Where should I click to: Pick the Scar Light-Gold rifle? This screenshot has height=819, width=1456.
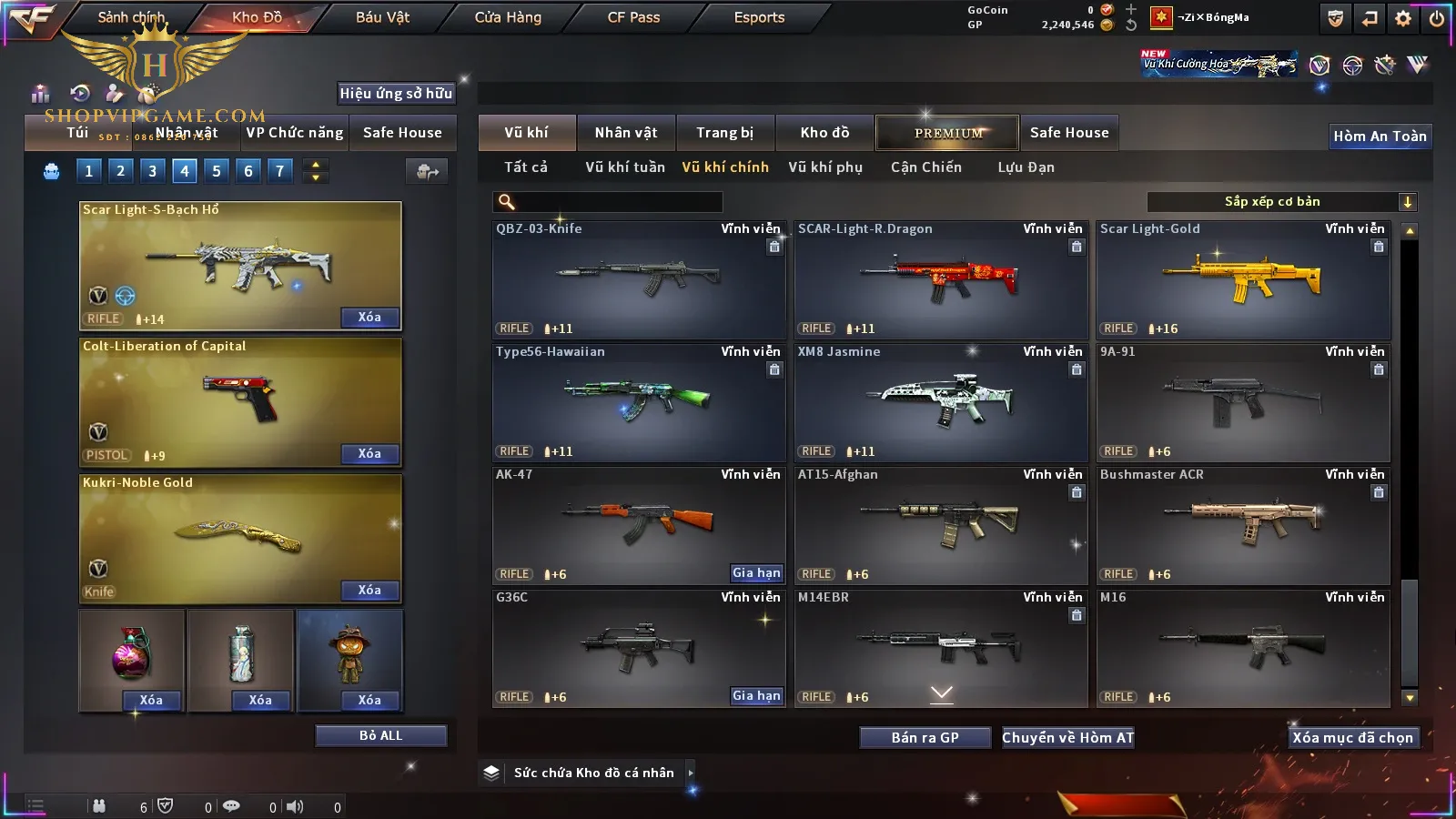[1243, 280]
